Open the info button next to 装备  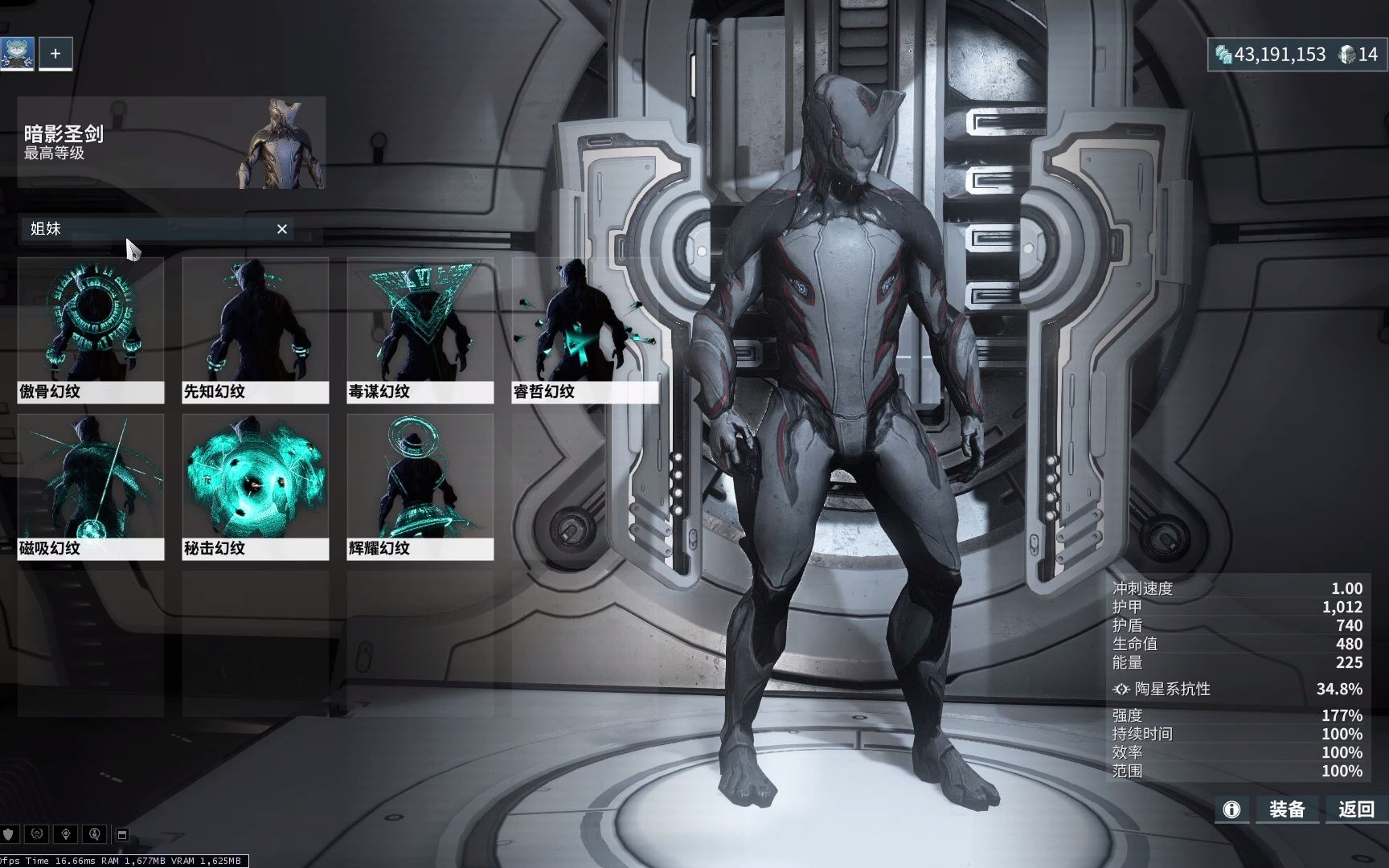click(x=1231, y=809)
